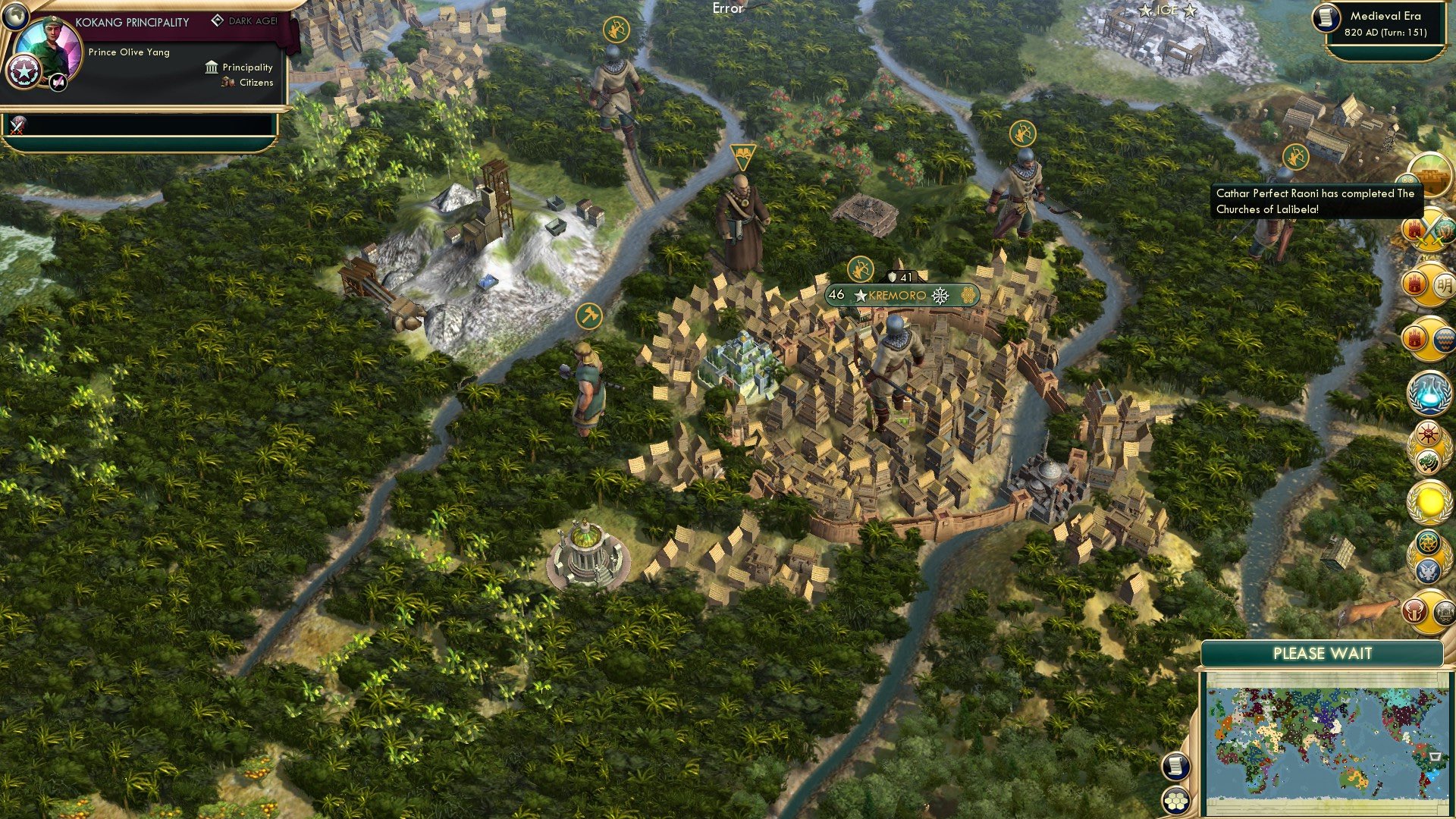The width and height of the screenshot is (1456, 819).
Task: Open the notification log scroll beside the minimap
Action: [x=1176, y=767]
